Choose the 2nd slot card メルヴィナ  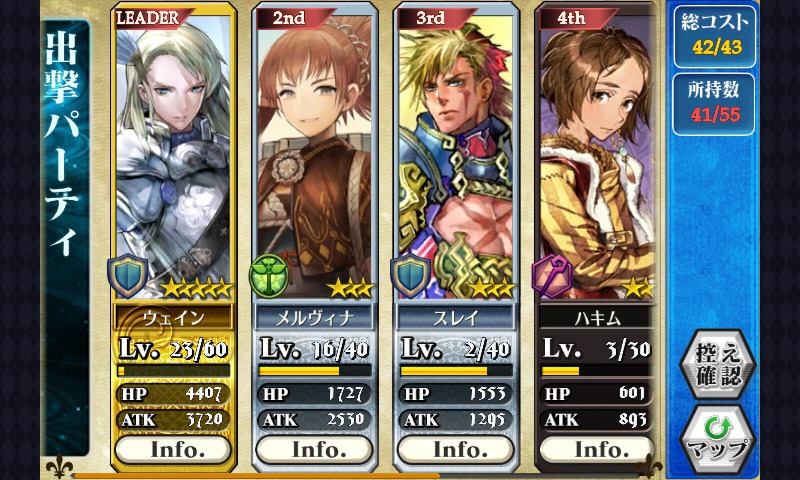(316, 160)
